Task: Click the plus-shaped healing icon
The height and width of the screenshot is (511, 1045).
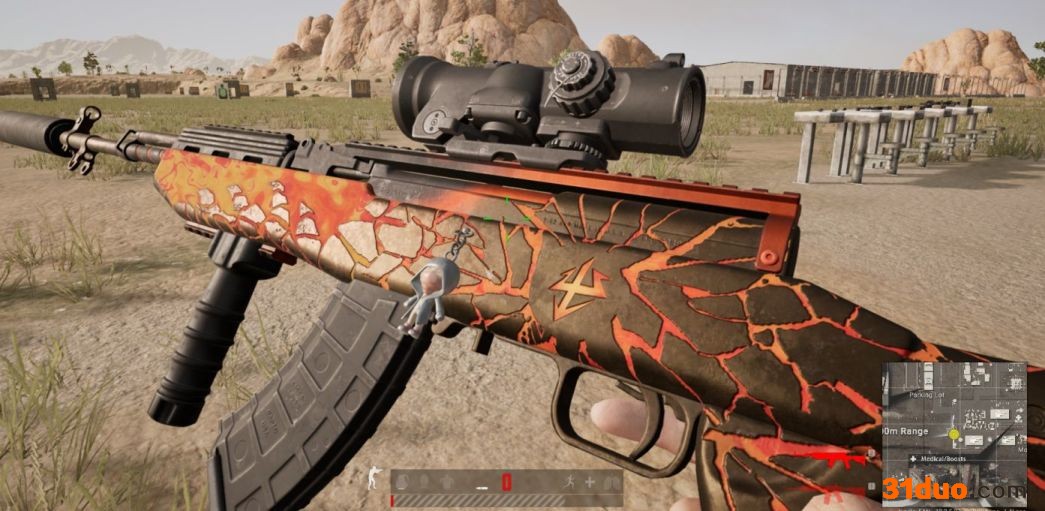Action: point(590,482)
